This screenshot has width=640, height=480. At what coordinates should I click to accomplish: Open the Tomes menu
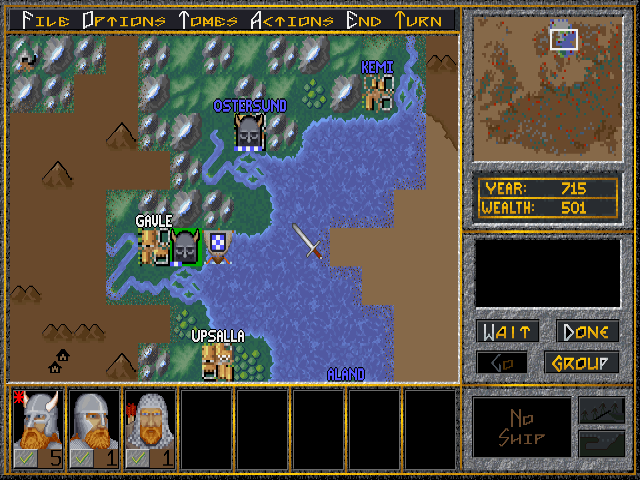(x=208, y=20)
